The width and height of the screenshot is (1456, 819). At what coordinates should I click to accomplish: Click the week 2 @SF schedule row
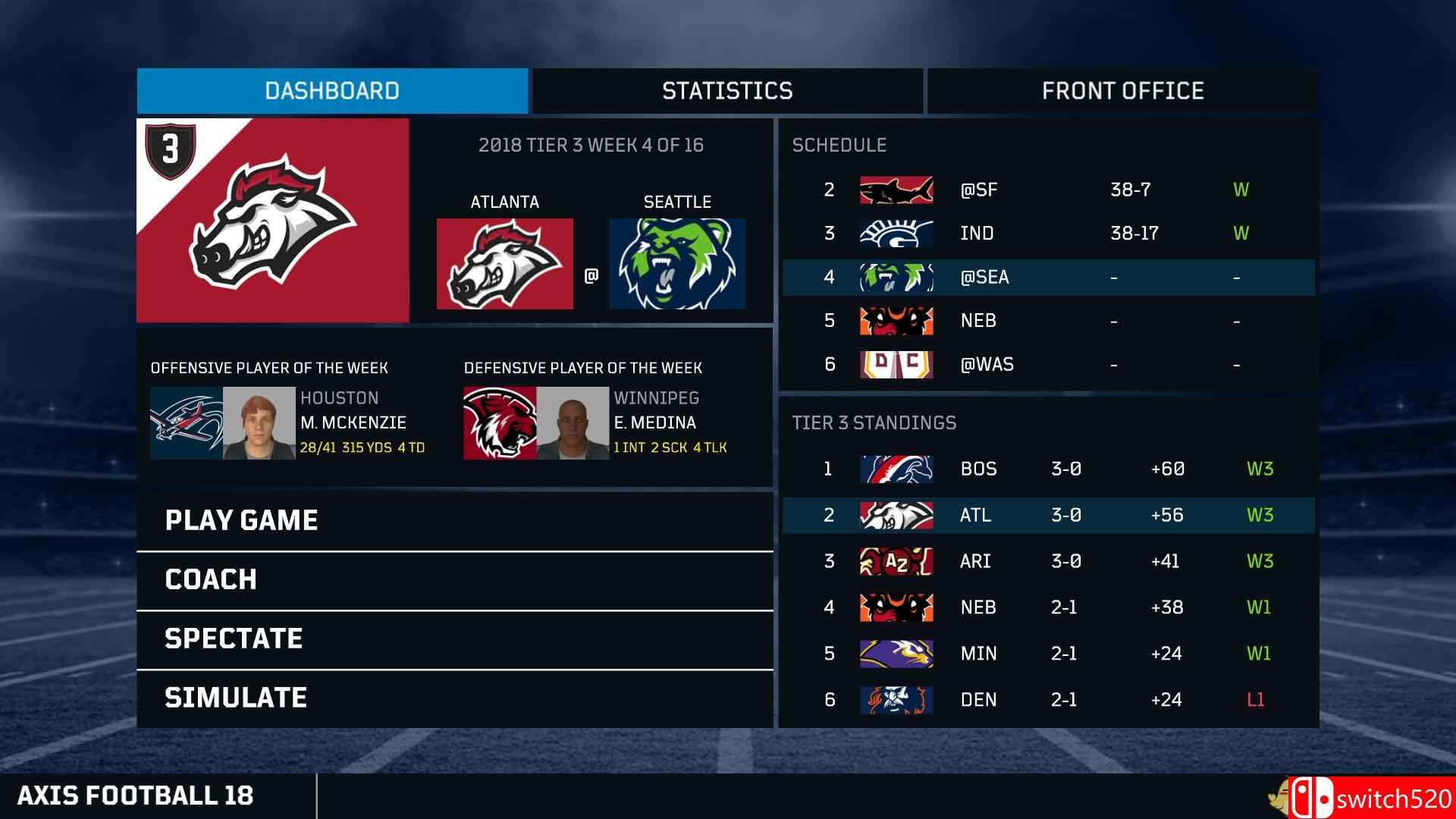tap(1048, 190)
